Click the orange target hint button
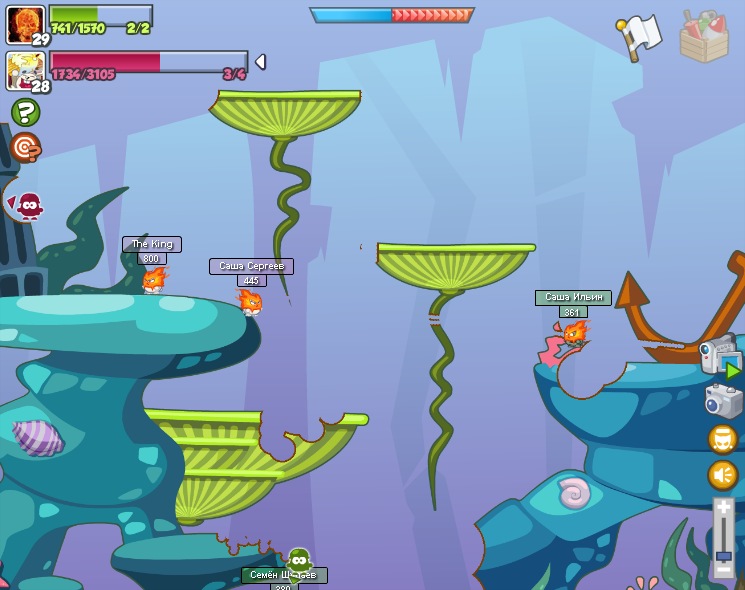This screenshot has width=745, height=590. pos(25,147)
